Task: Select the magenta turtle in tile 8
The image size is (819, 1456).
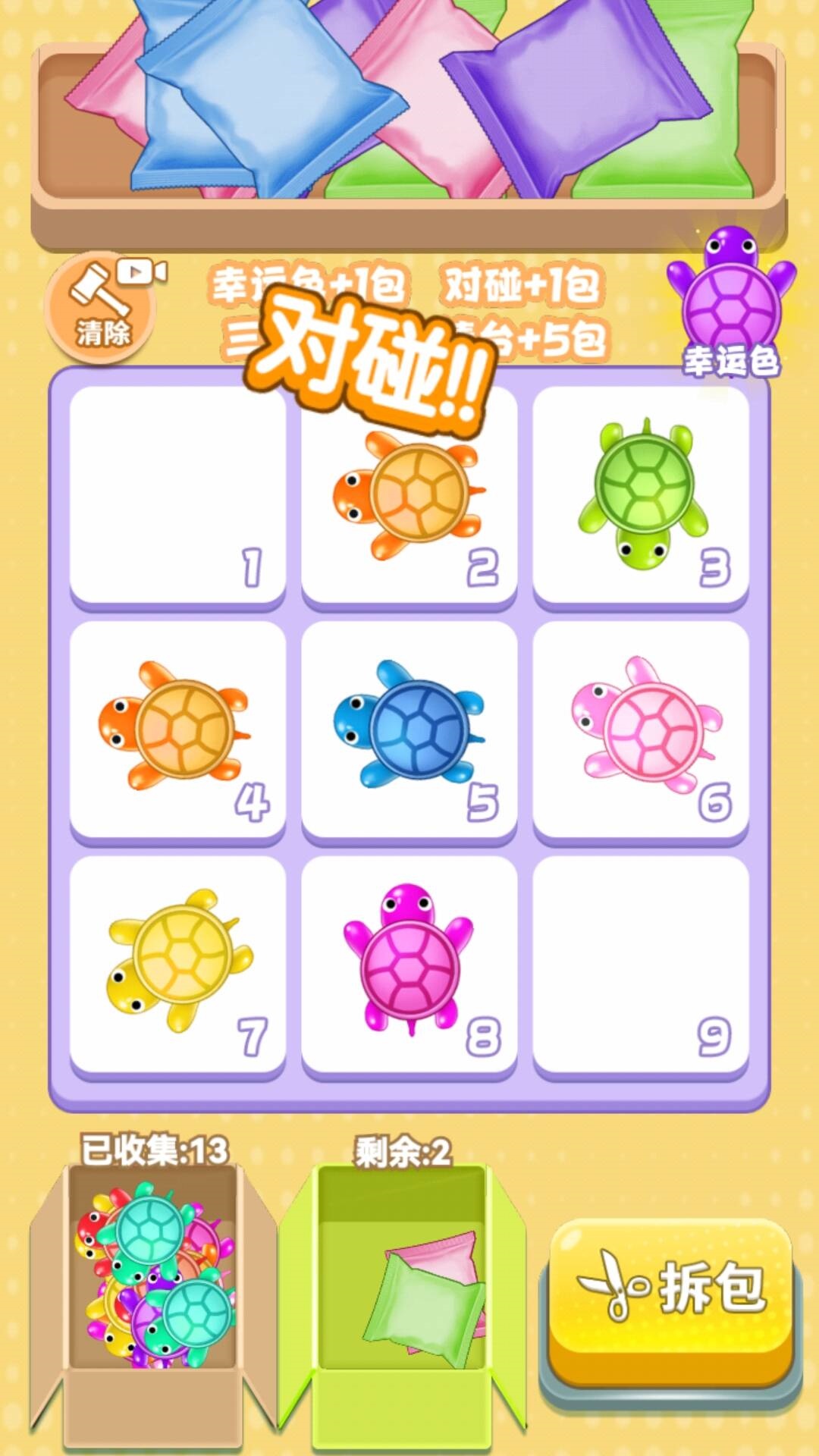Action: point(408,958)
